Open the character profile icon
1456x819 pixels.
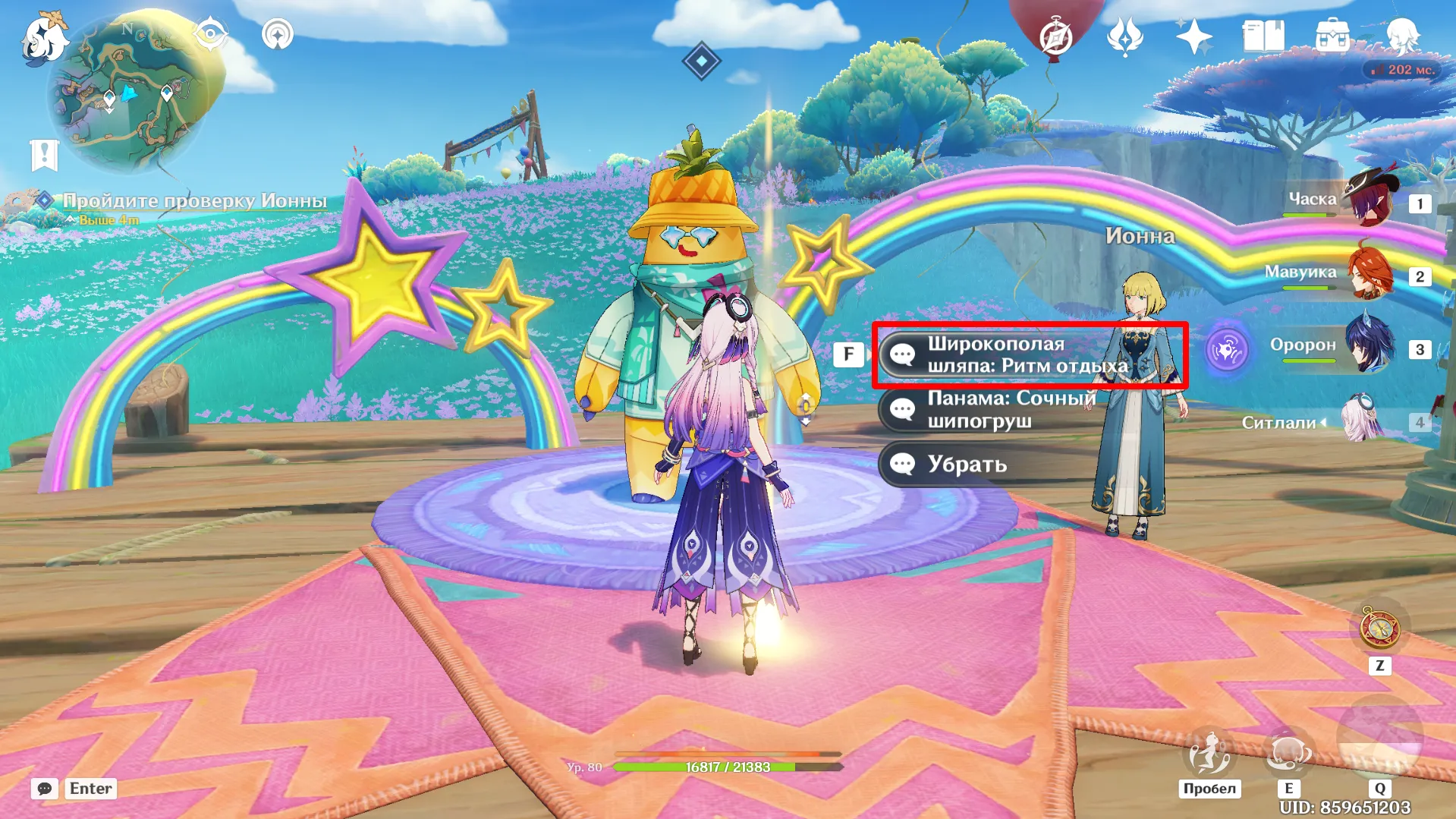click(1402, 36)
